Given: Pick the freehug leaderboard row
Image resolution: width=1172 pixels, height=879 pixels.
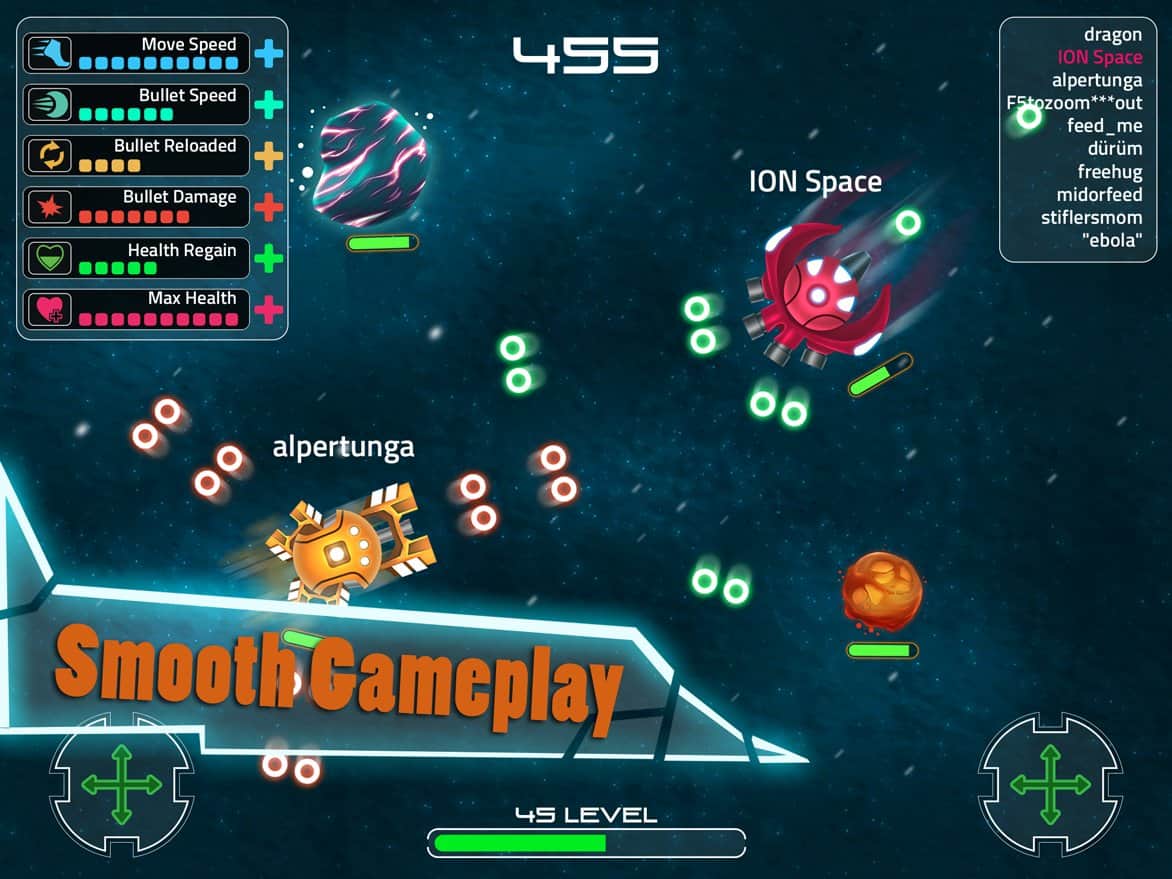Looking at the screenshot, I should [1109, 172].
